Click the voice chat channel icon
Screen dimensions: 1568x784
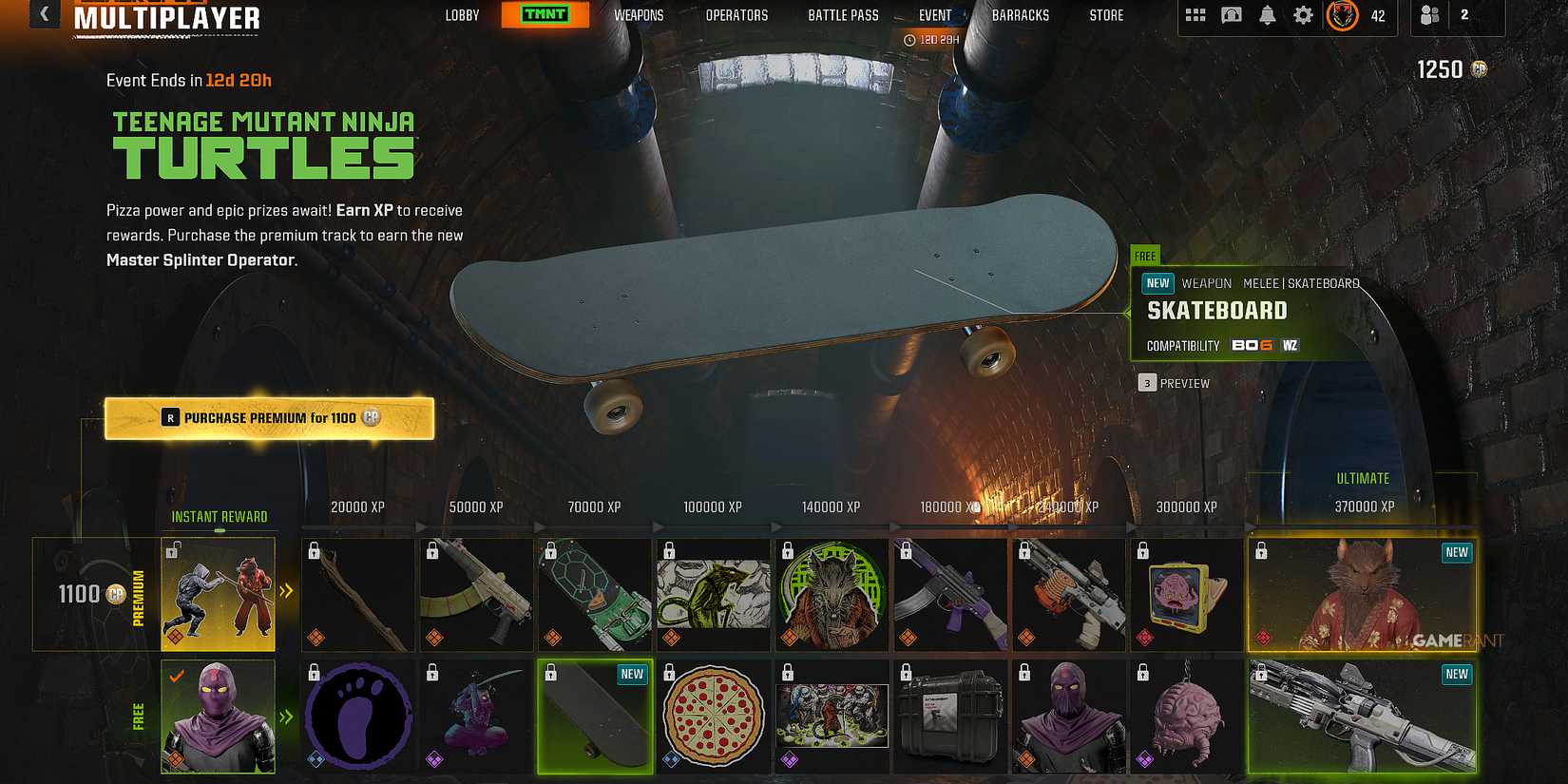point(1232,15)
